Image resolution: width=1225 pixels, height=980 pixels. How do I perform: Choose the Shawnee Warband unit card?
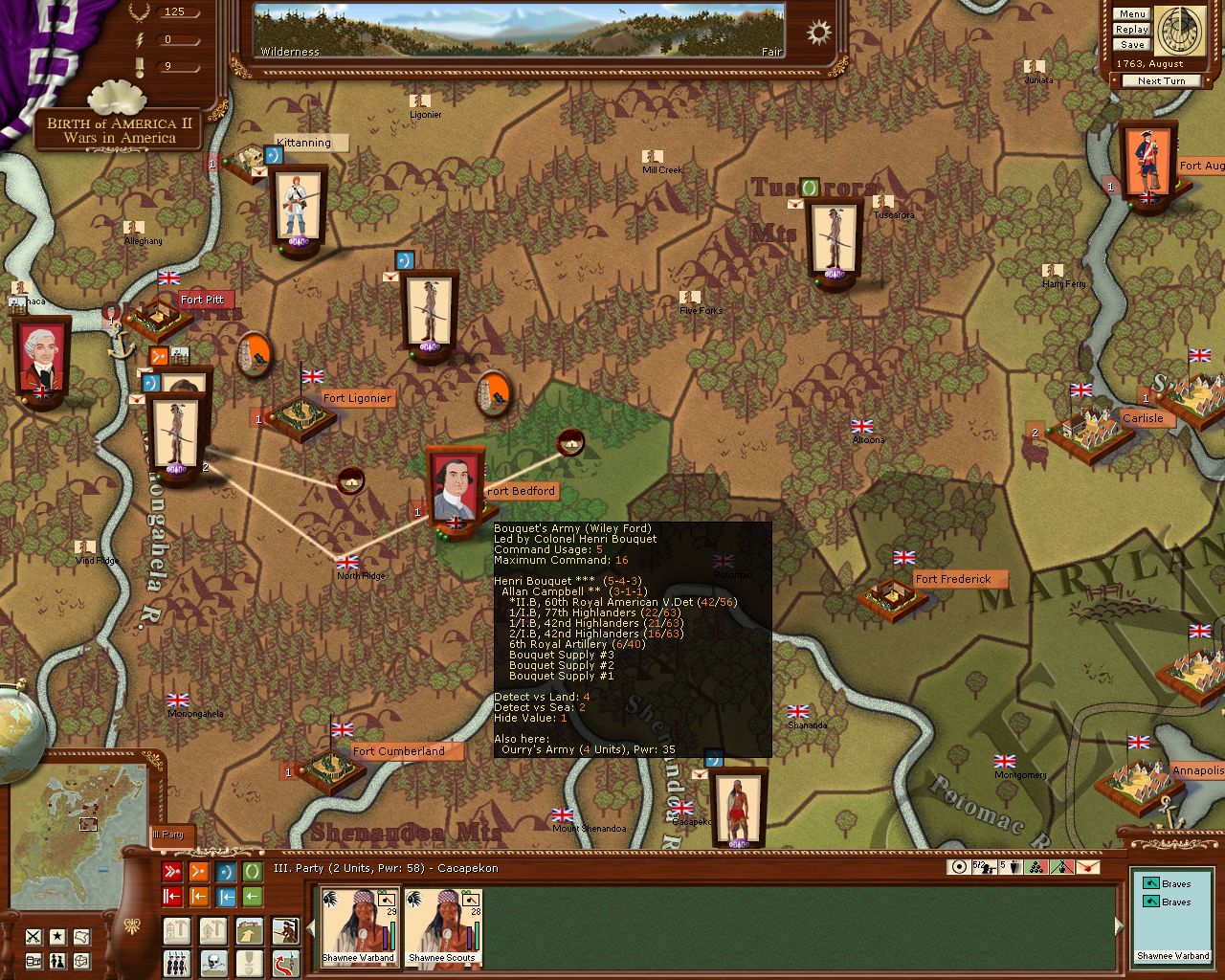coord(359,925)
